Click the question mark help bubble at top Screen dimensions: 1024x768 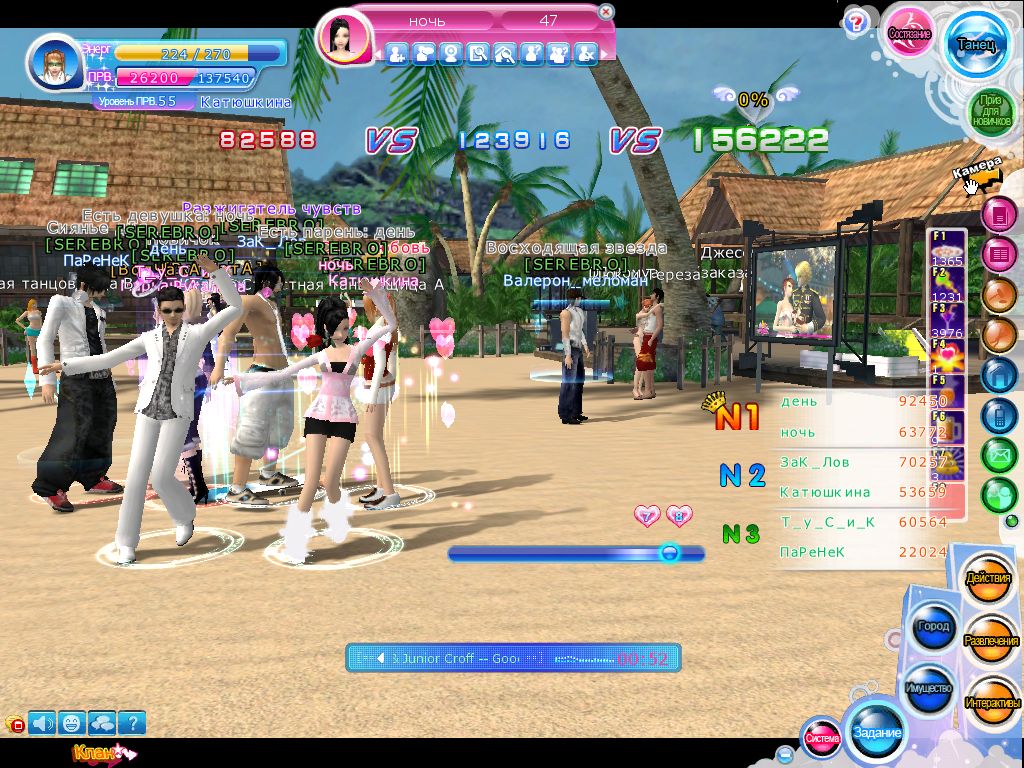[855, 22]
